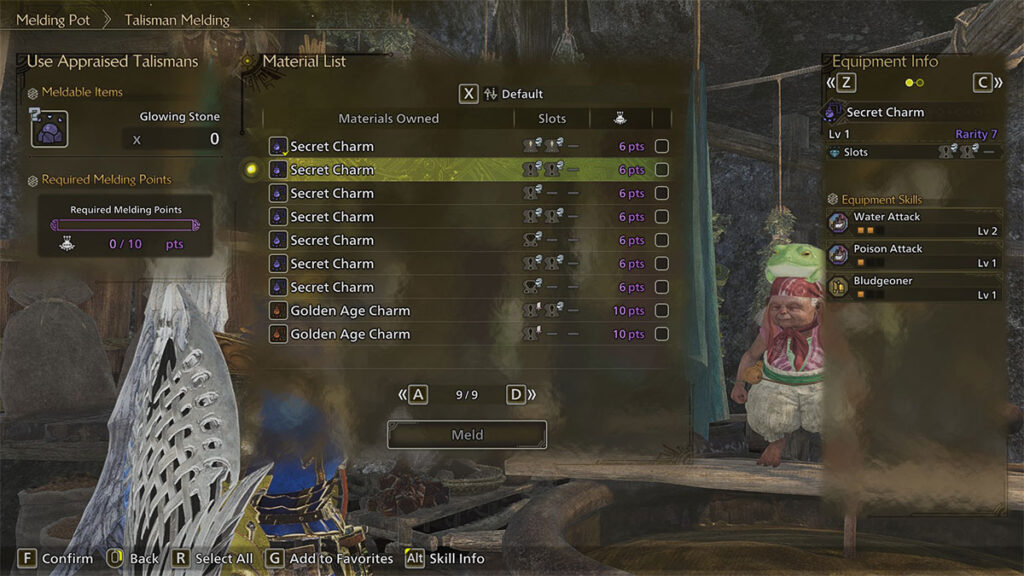1024x576 pixels.
Task: Open the Default sort option
Action: [x=512, y=94]
